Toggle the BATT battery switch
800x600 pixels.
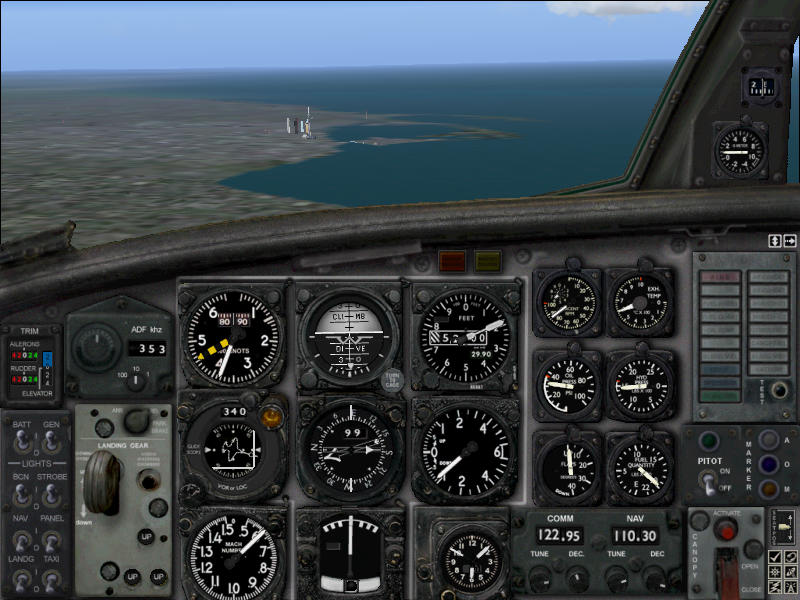click(20, 441)
